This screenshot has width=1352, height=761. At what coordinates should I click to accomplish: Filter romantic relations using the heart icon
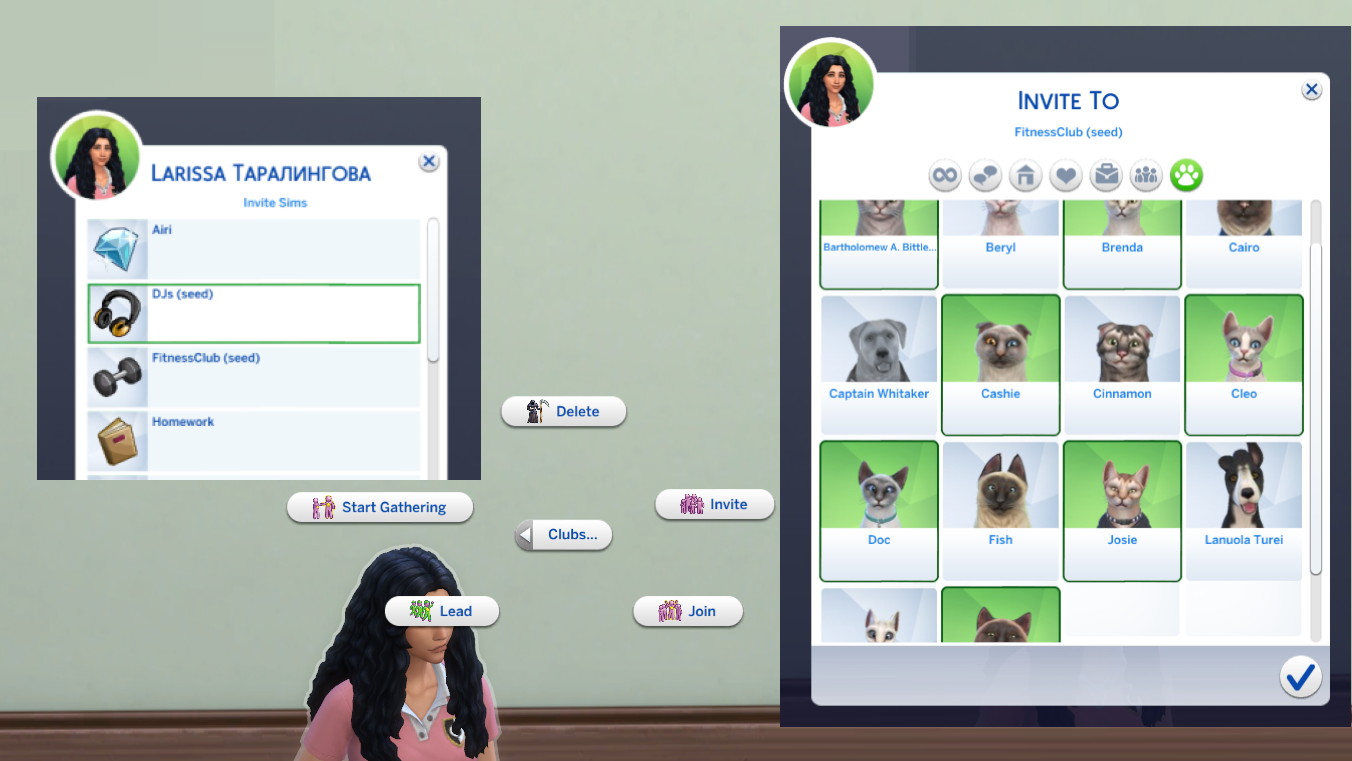click(1064, 175)
